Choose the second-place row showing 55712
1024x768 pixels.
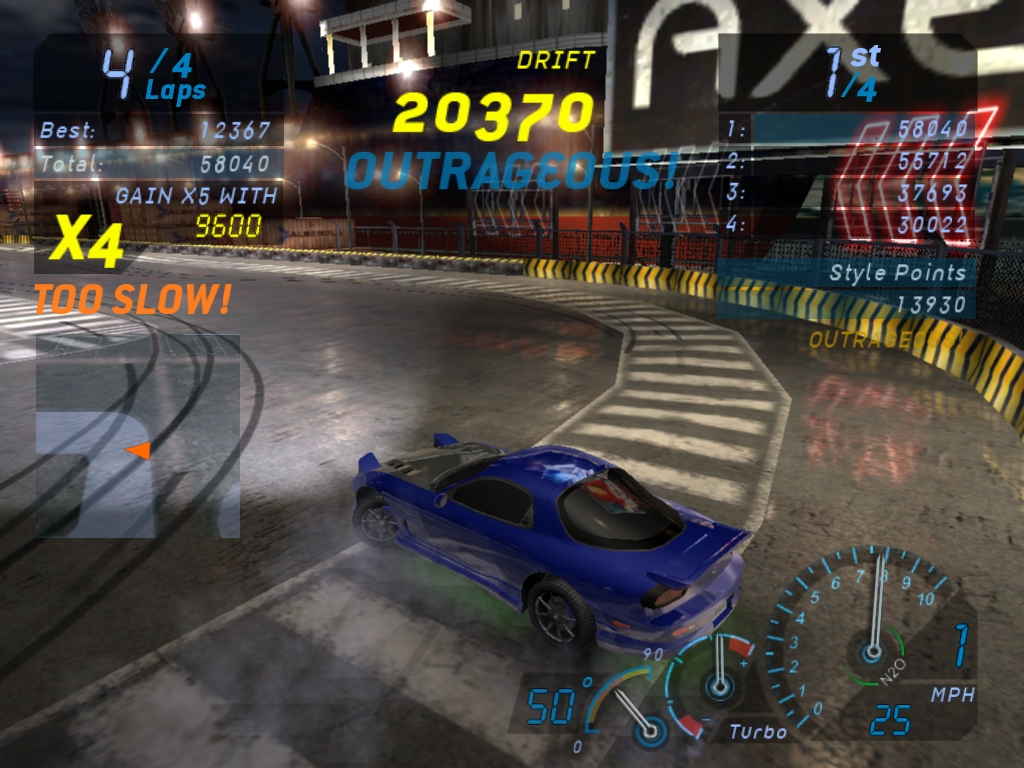pos(848,161)
